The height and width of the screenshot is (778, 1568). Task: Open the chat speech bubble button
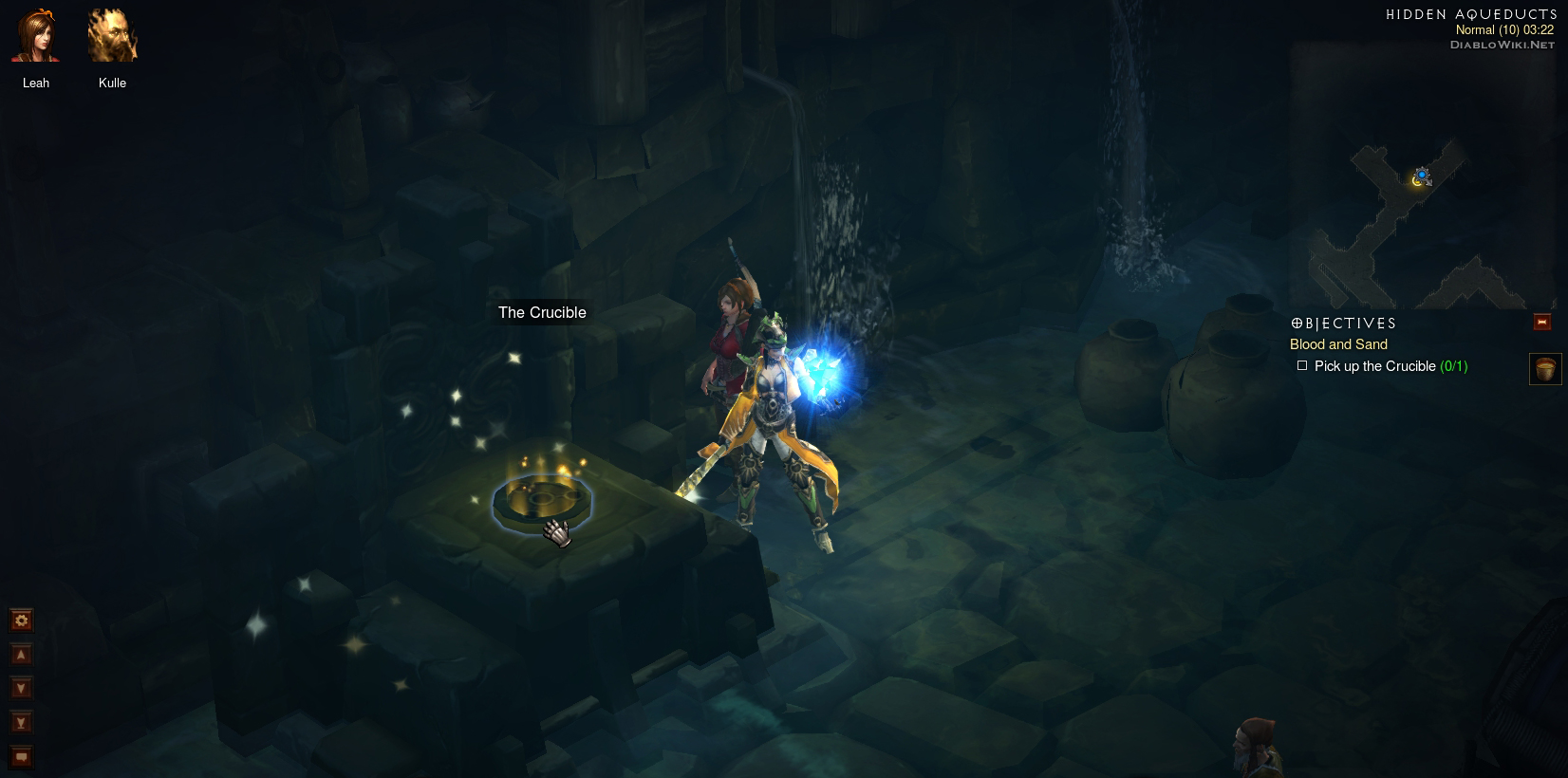(21, 757)
